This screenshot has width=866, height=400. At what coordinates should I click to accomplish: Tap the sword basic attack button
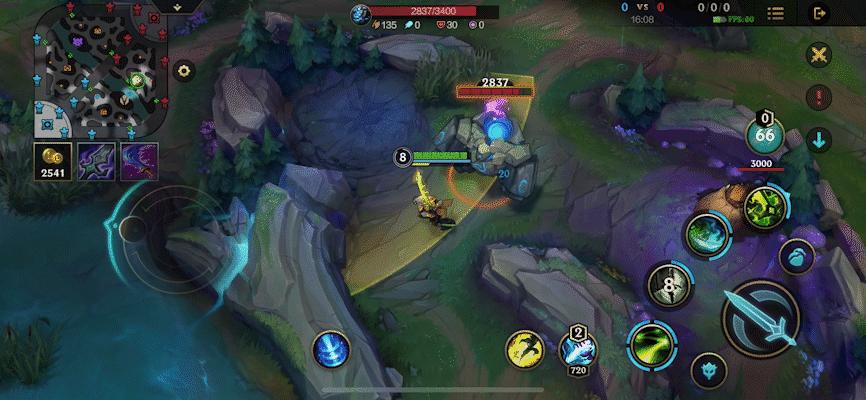[760, 317]
